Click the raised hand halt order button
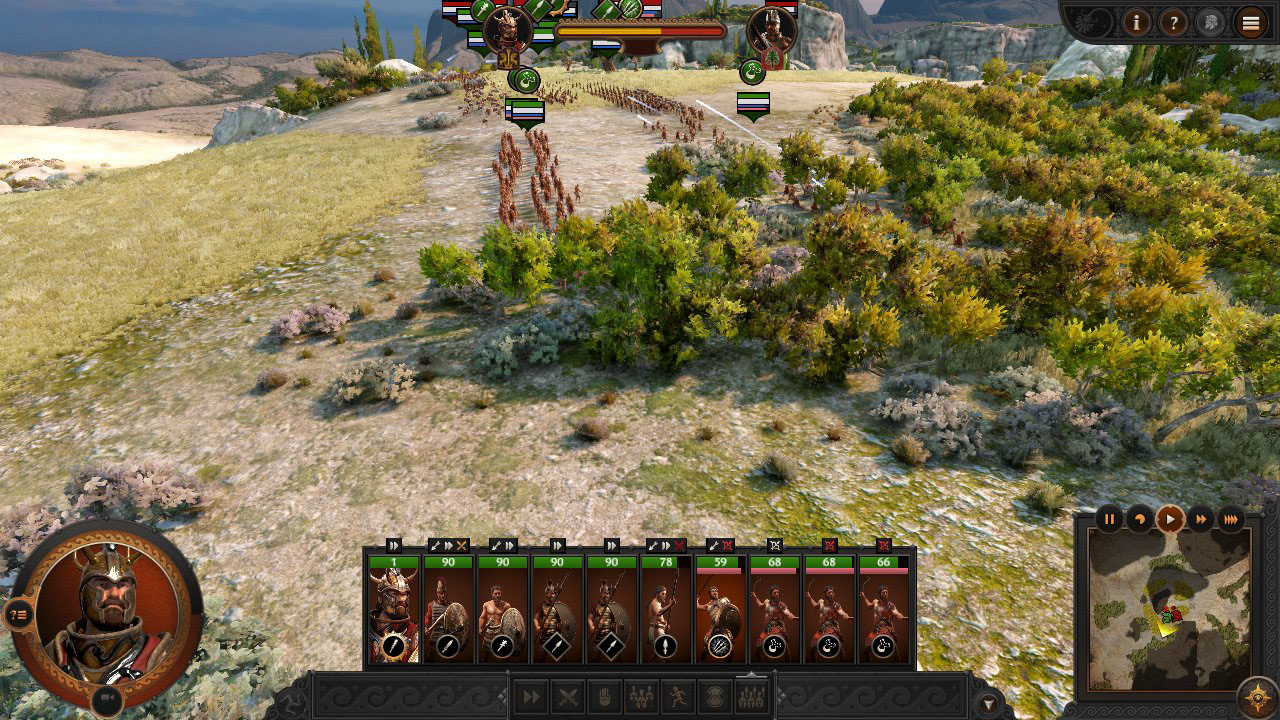The width and height of the screenshot is (1280, 720). tap(605, 697)
